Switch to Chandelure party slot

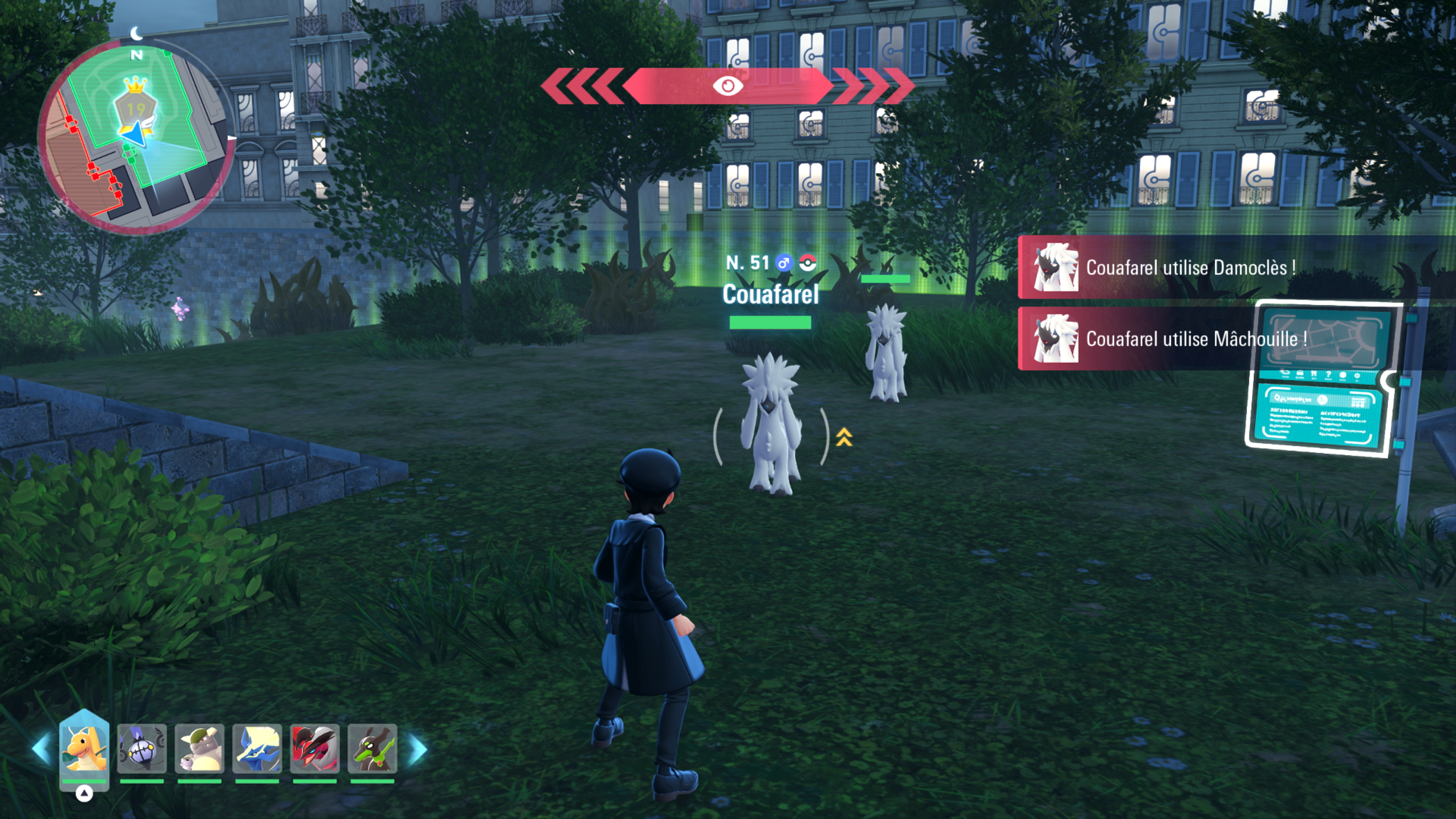click(x=142, y=748)
